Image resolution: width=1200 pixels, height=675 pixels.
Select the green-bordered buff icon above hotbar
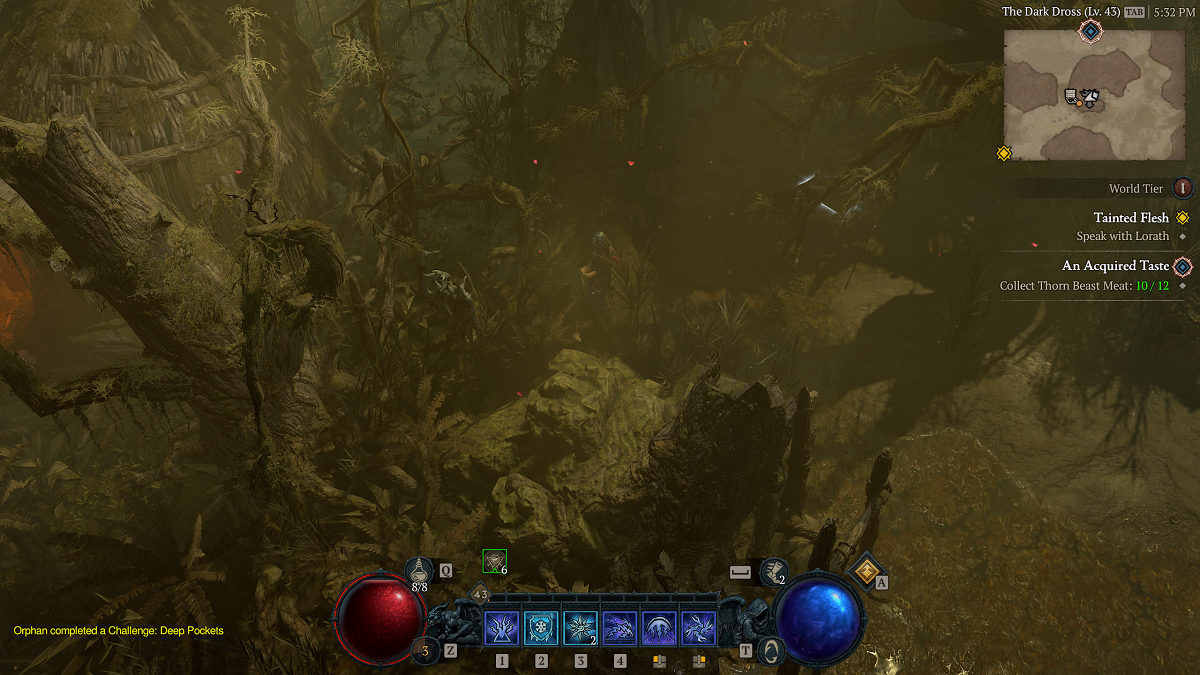tap(494, 561)
